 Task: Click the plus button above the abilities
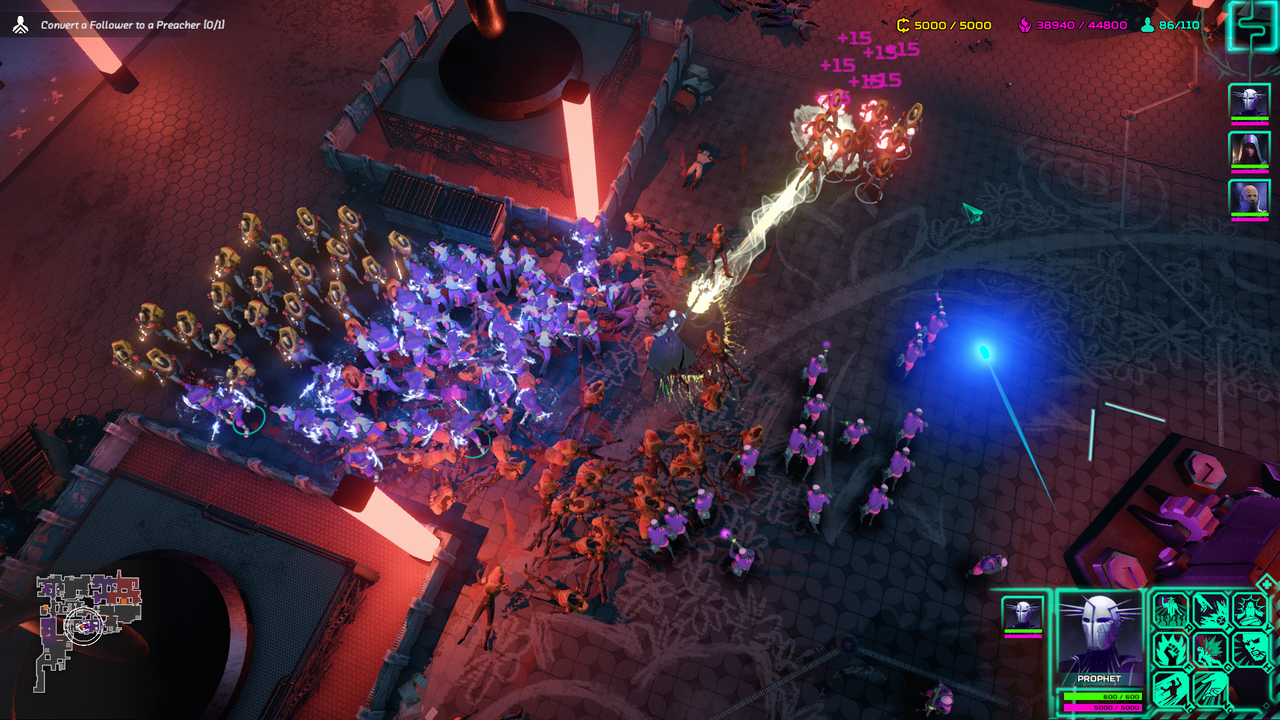coord(1266,584)
